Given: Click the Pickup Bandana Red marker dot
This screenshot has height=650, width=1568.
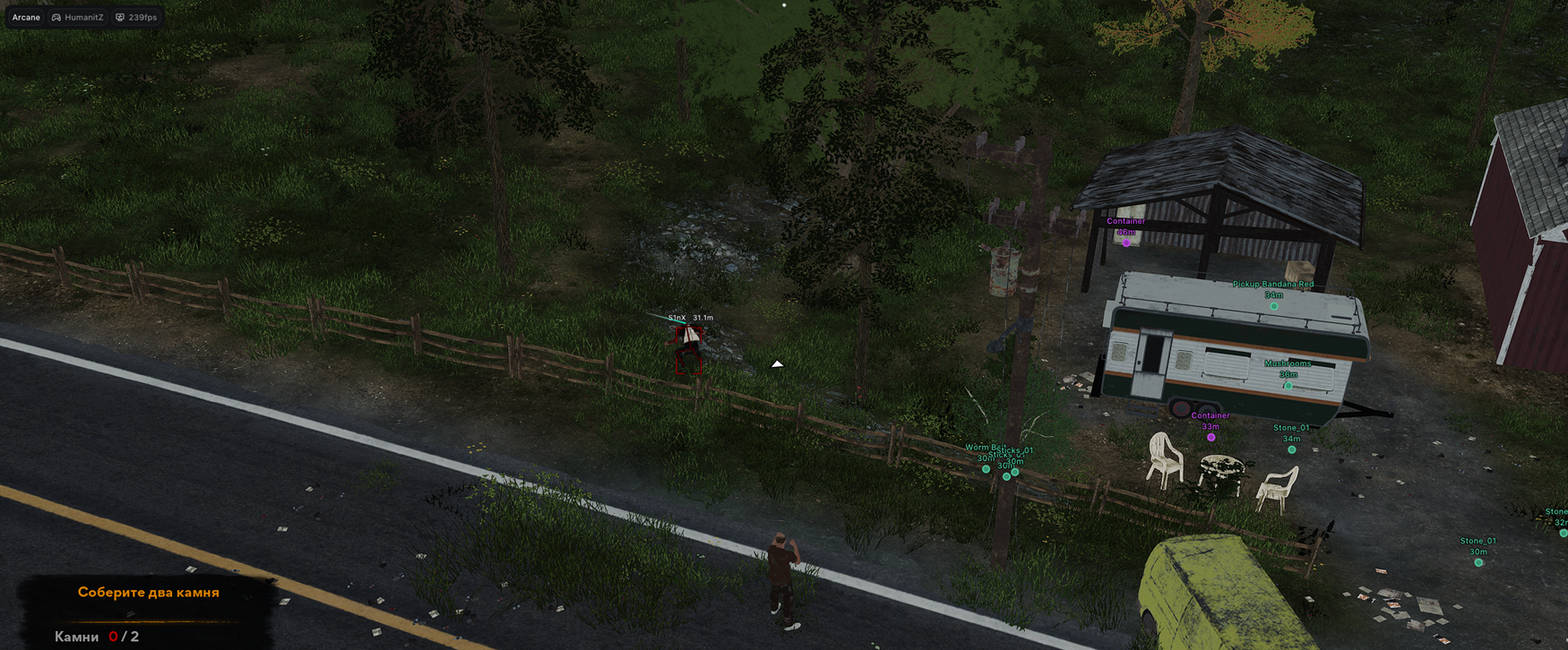Looking at the screenshot, I should pos(1272,305).
